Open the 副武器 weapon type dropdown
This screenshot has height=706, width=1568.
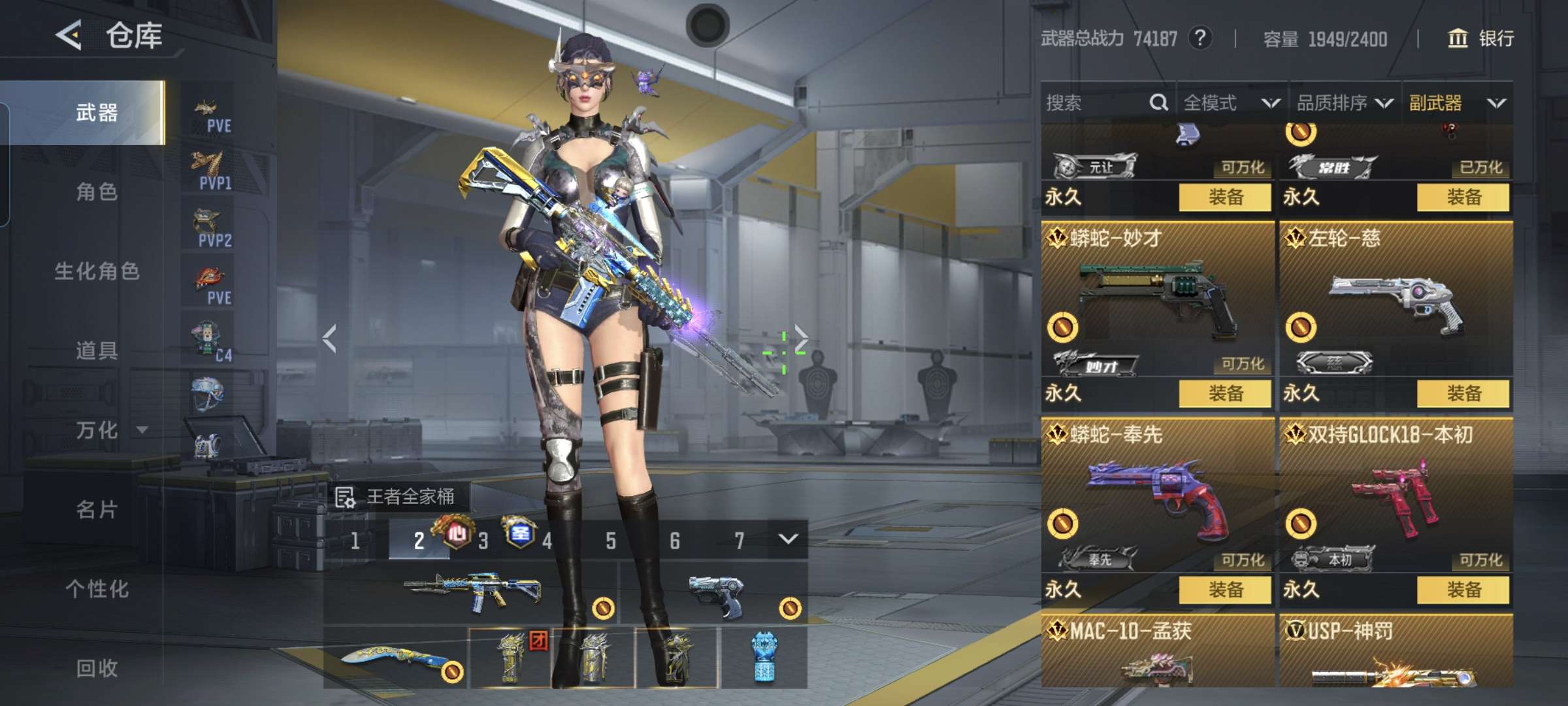[1457, 103]
